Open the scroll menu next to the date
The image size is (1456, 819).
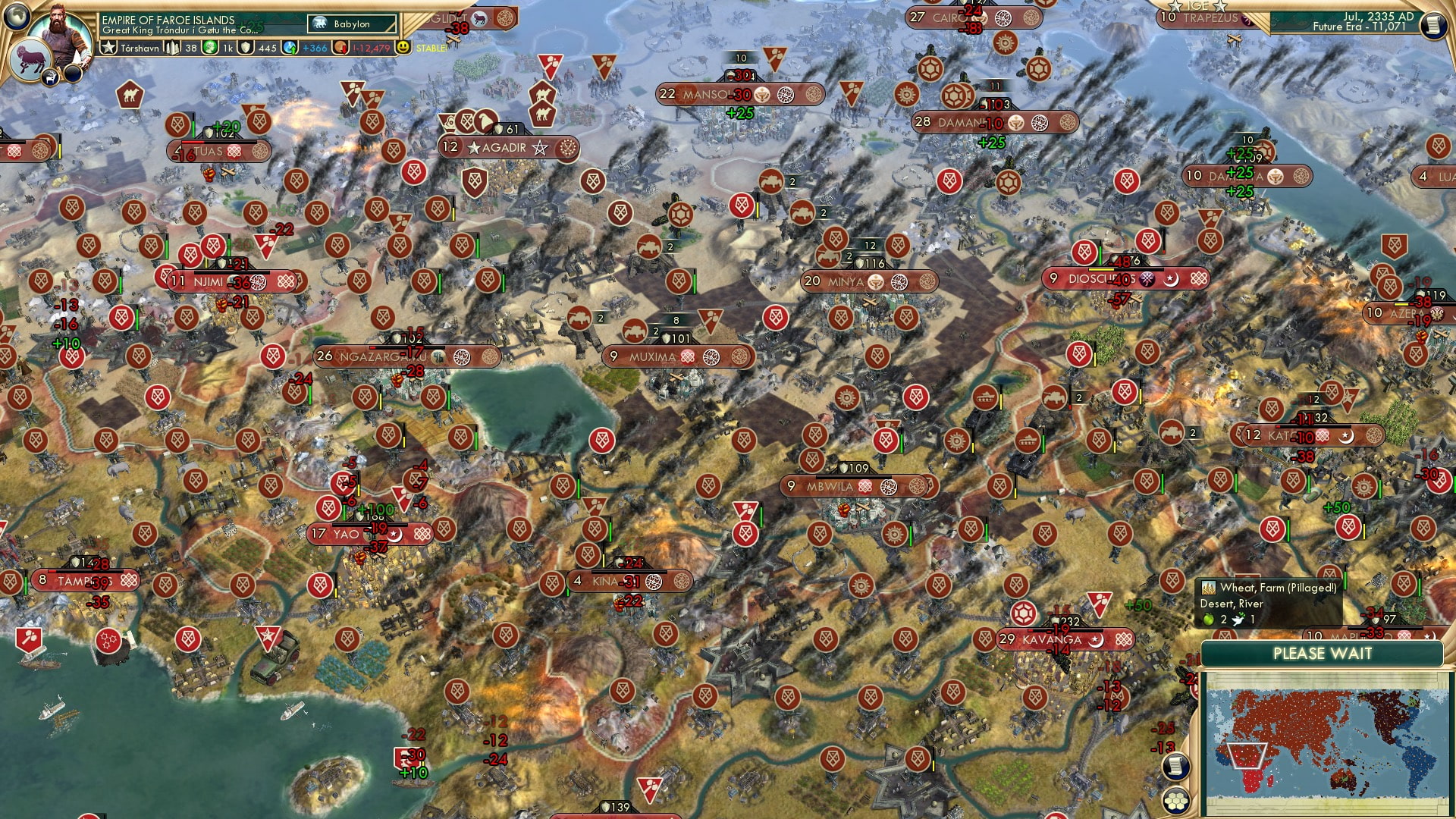[1432, 25]
